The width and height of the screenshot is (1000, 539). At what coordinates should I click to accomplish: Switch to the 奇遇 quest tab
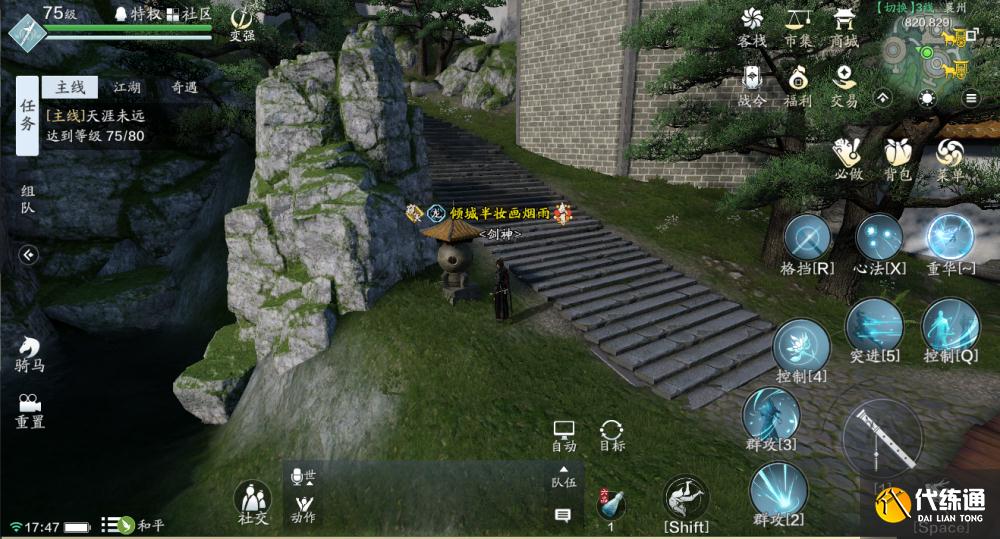coord(183,88)
